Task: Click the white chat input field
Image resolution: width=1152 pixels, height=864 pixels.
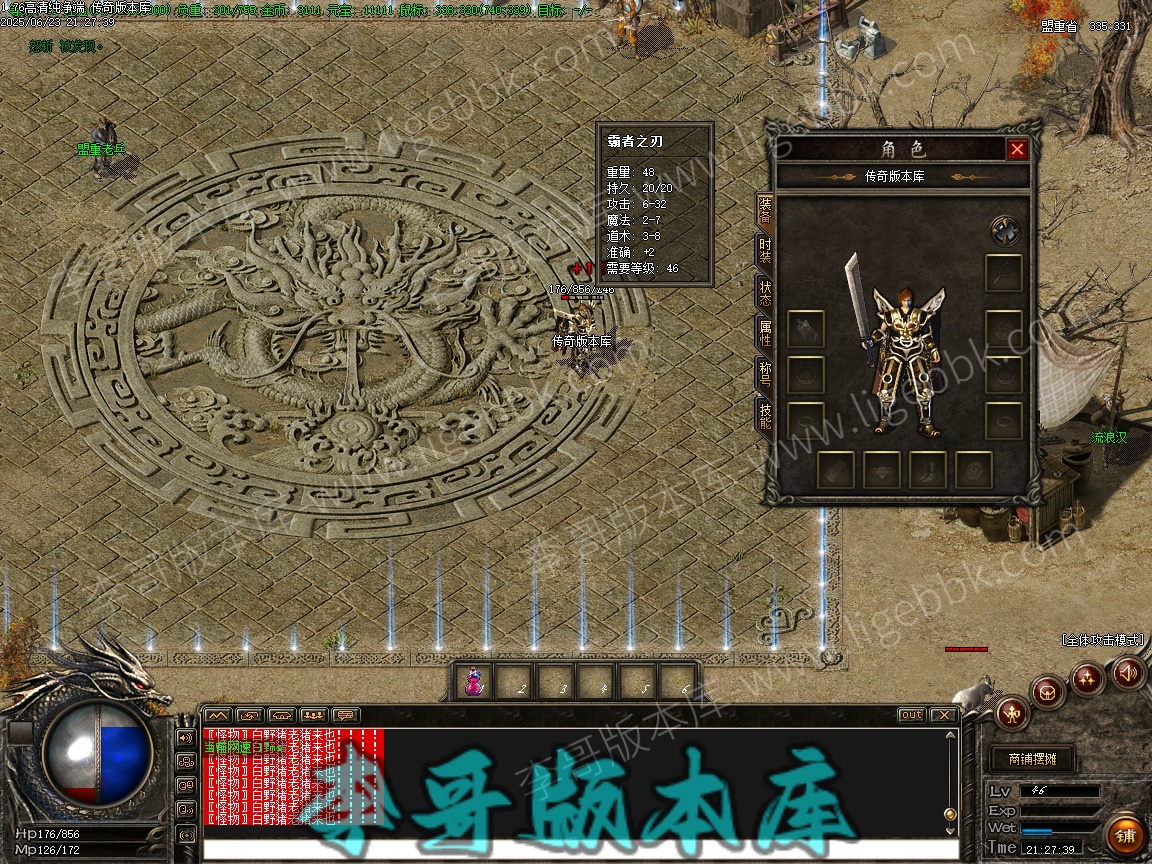Action: 570,849
